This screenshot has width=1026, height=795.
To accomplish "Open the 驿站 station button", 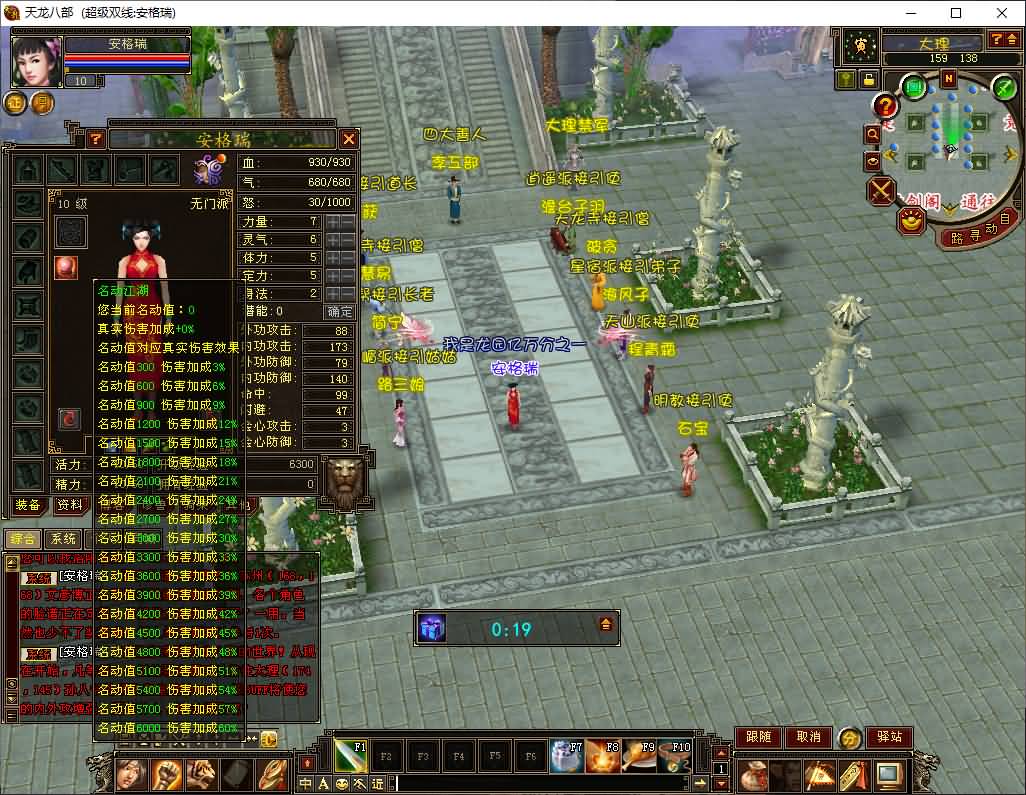I will click(x=889, y=737).
